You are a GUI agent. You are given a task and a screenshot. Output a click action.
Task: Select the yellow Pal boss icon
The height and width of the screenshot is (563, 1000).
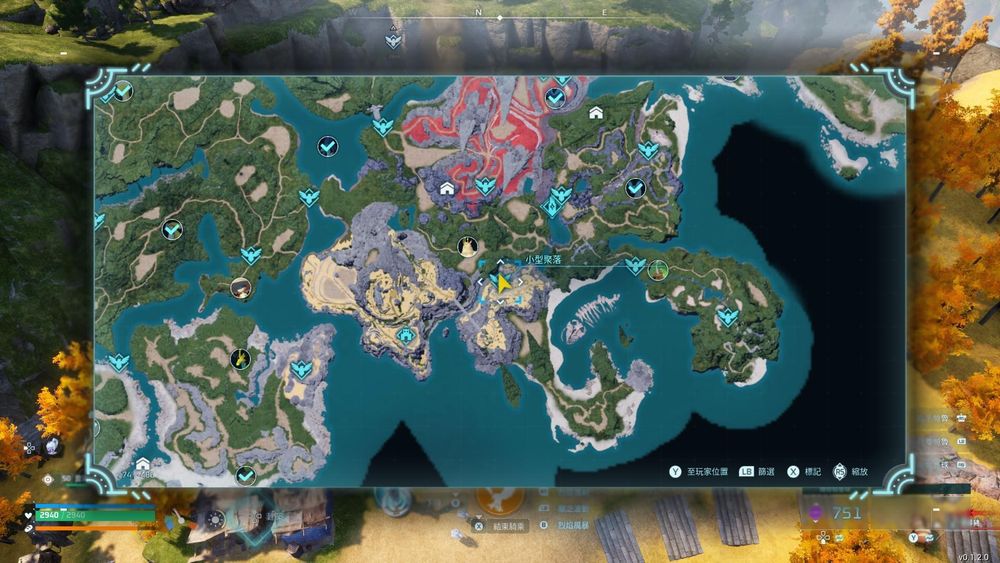240,358
